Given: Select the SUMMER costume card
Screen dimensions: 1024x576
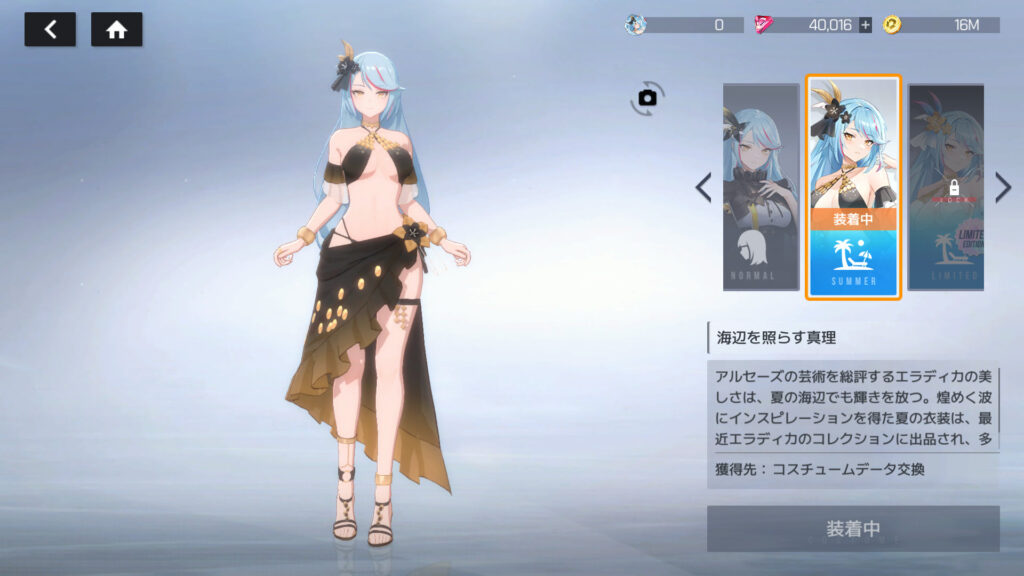Looking at the screenshot, I should 853,187.
